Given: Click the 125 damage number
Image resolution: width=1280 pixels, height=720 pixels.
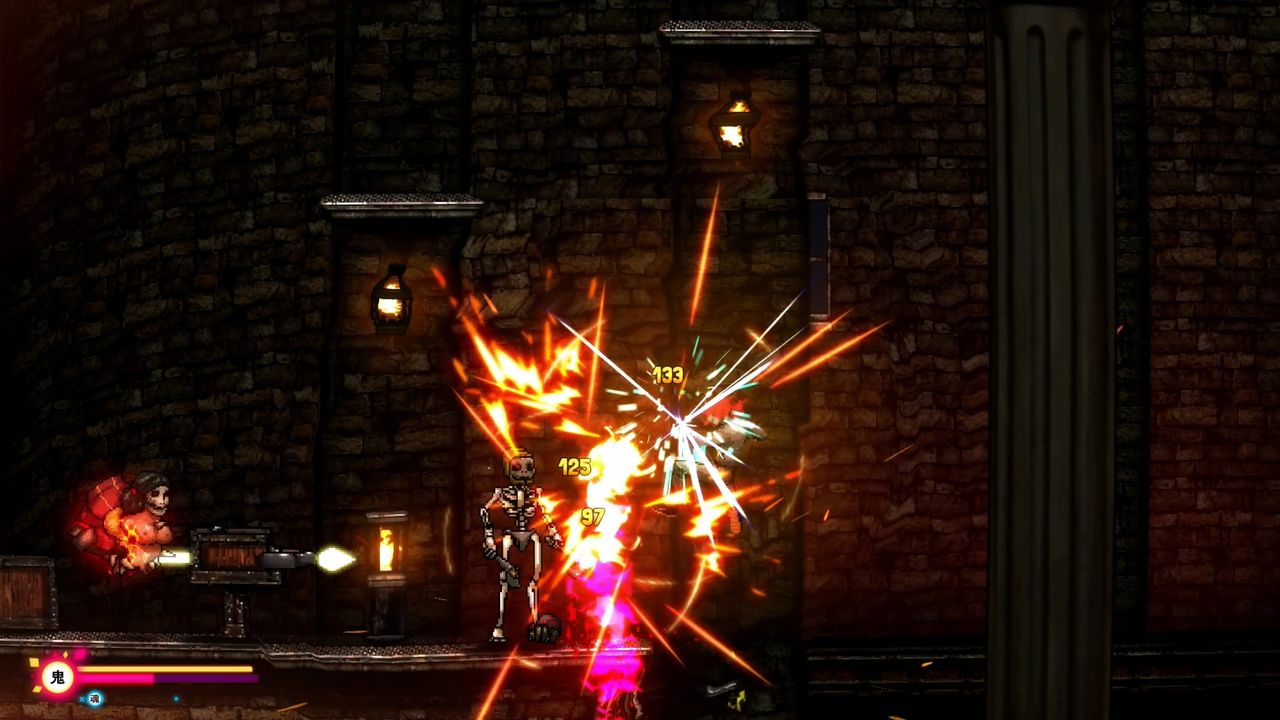Looking at the screenshot, I should [573, 465].
